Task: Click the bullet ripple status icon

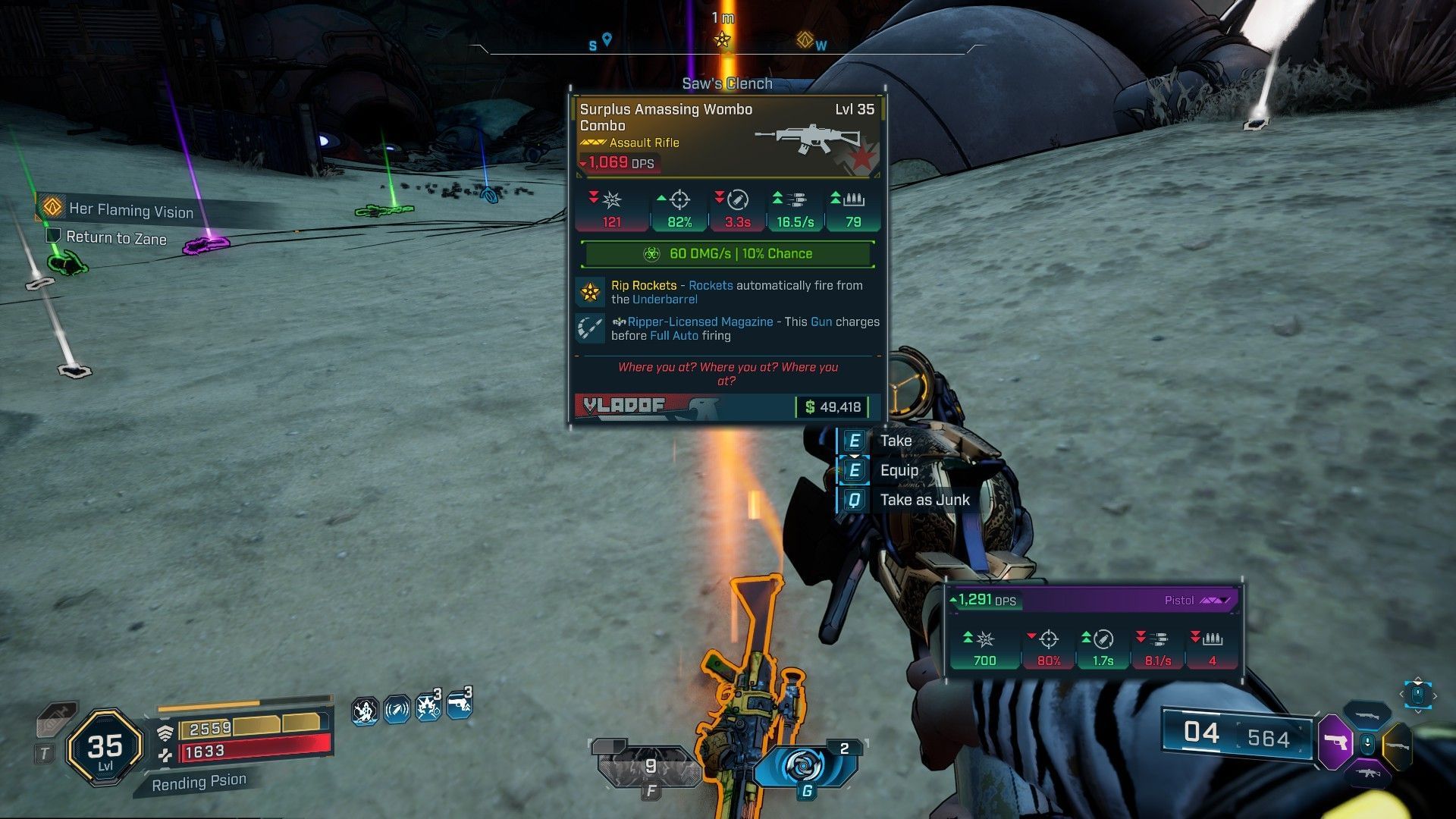Action: [396, 711]
